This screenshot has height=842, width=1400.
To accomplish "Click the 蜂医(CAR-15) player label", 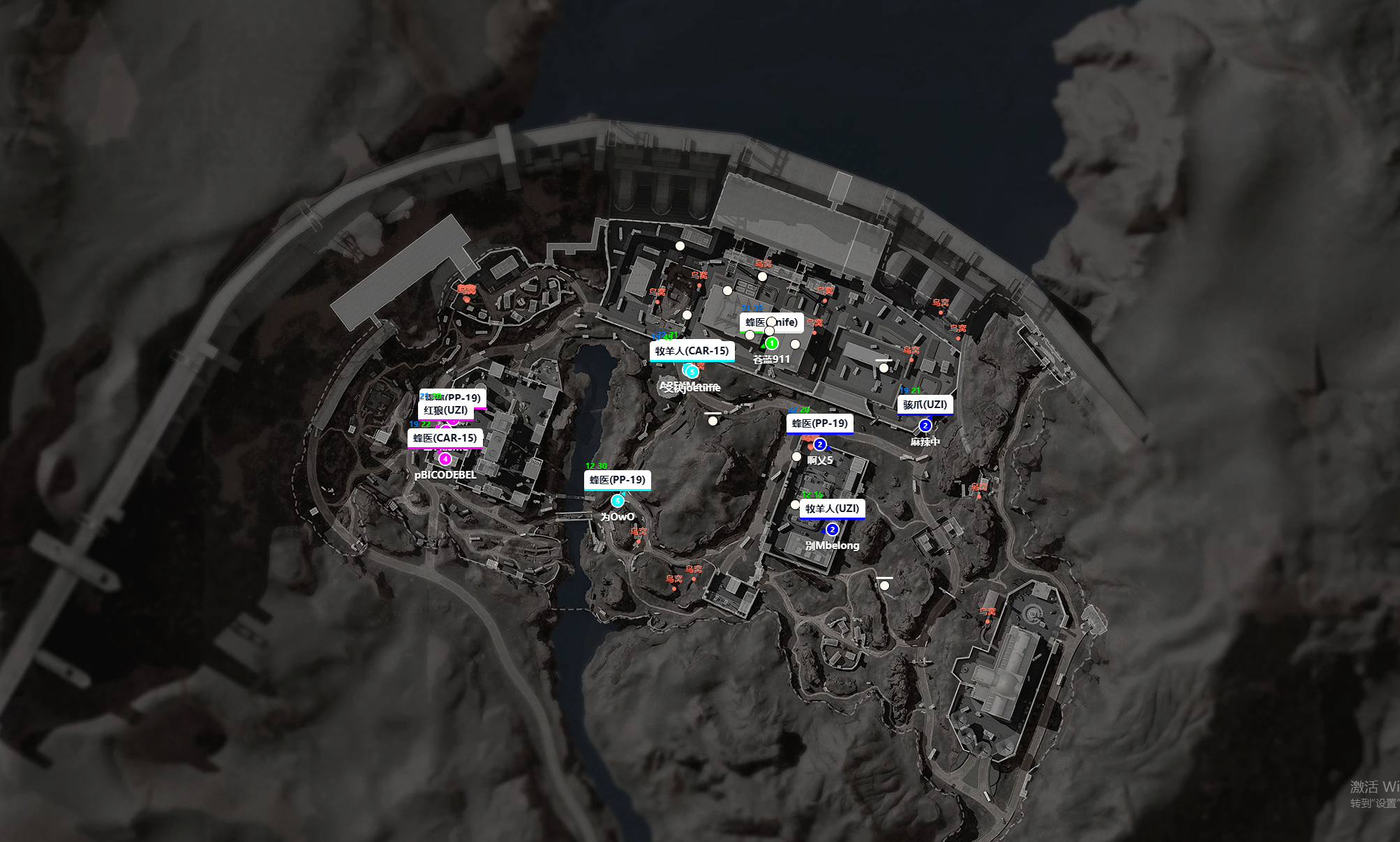I will coord(445,438).
